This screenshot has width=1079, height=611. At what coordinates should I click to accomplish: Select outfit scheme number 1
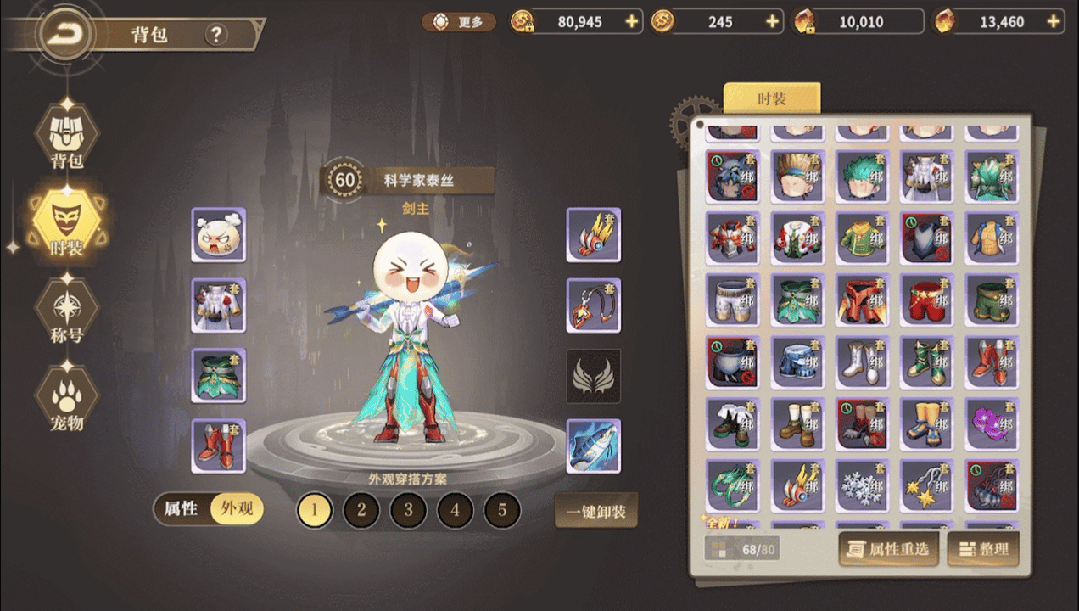[315, 511]
